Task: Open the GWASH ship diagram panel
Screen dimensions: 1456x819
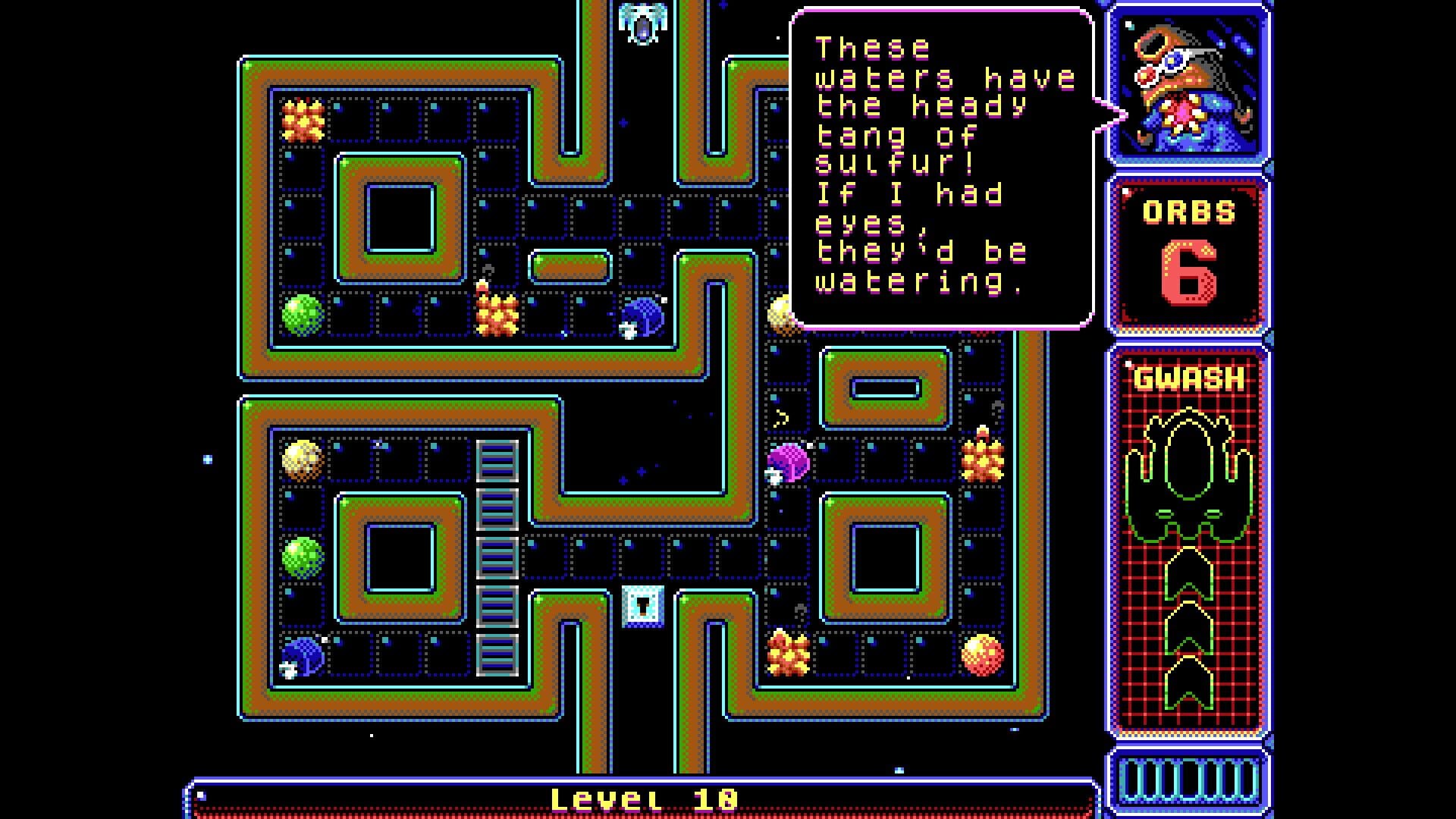Action: (1188, 542)
